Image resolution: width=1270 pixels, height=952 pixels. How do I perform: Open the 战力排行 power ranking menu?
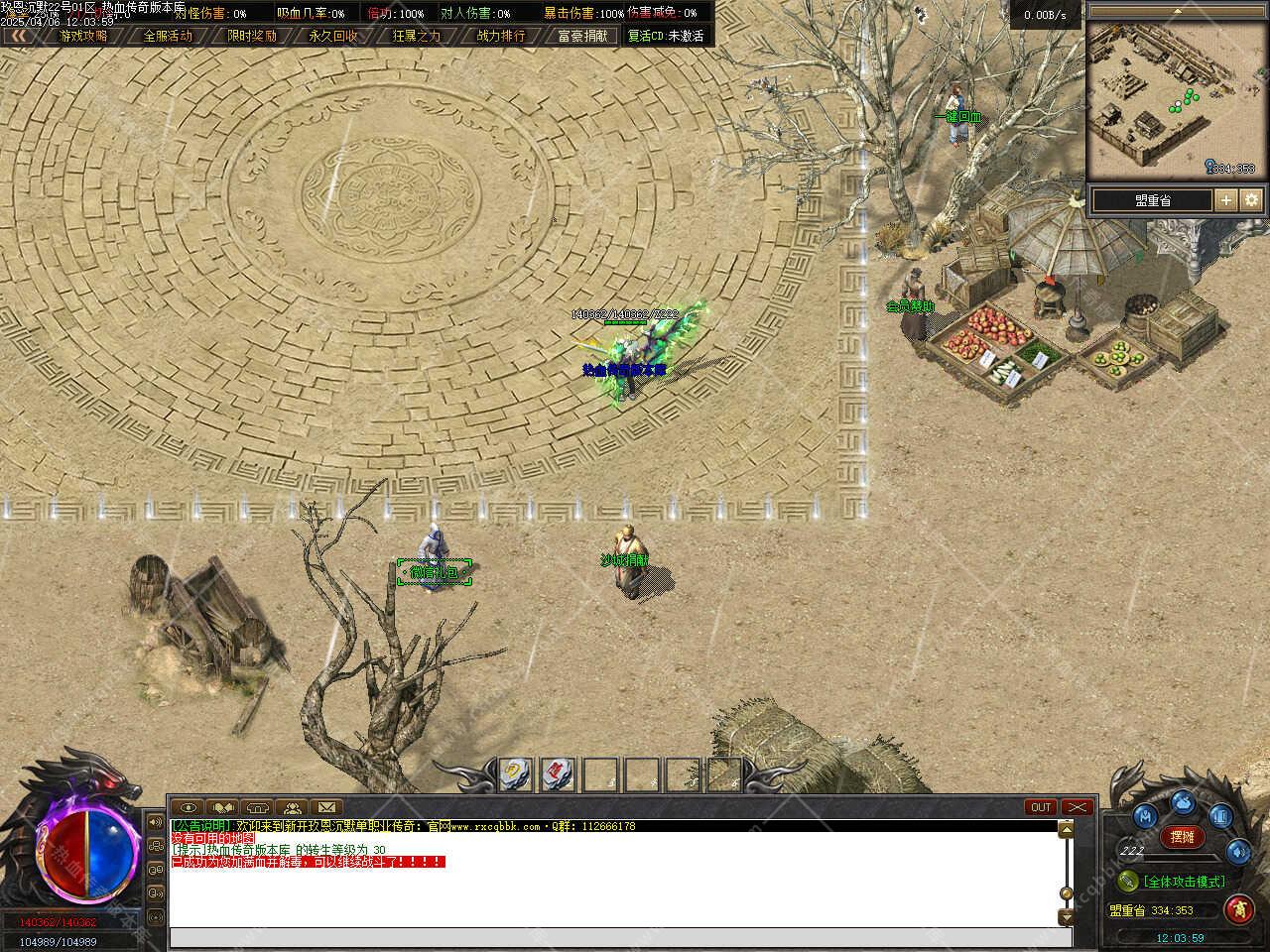point(501,36)
